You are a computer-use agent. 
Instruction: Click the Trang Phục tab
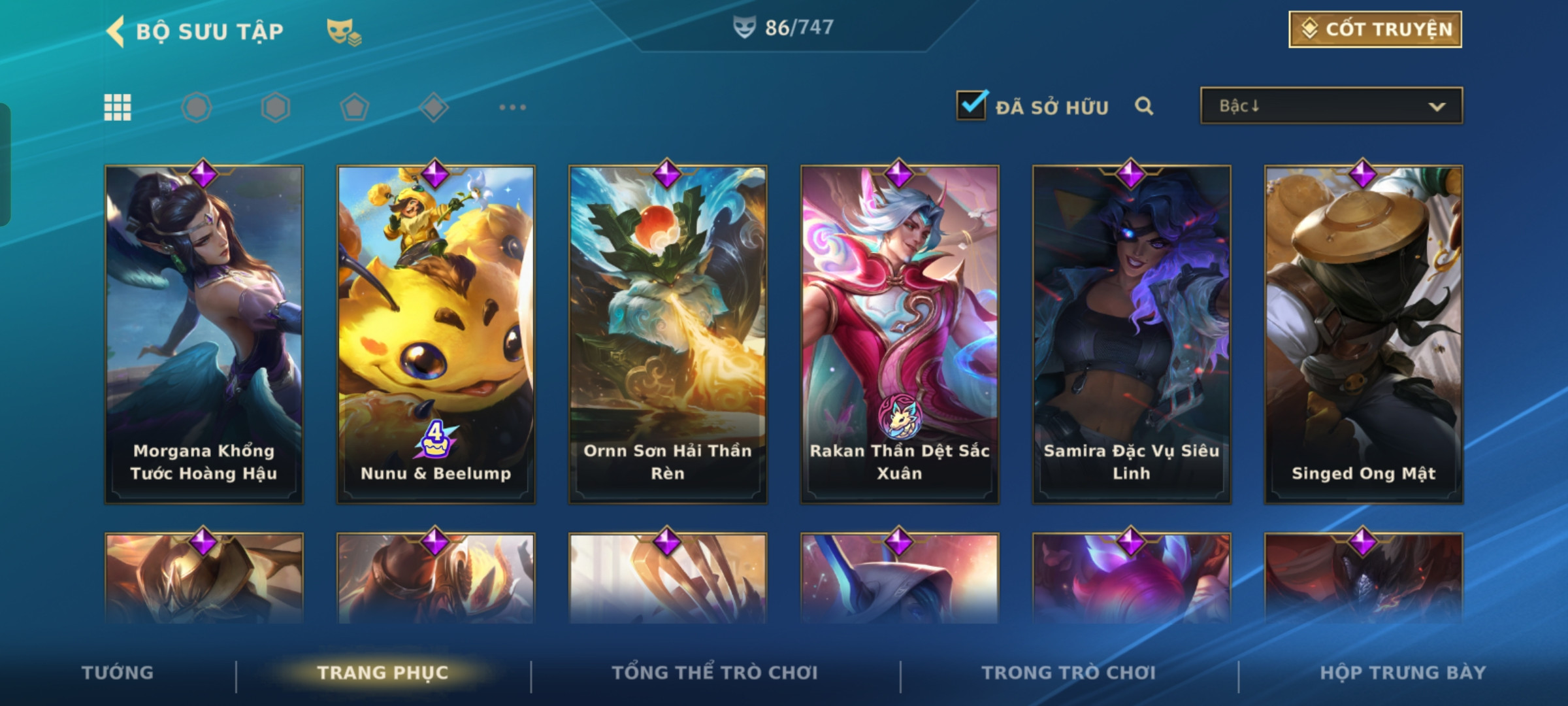(x=383, y=673)
